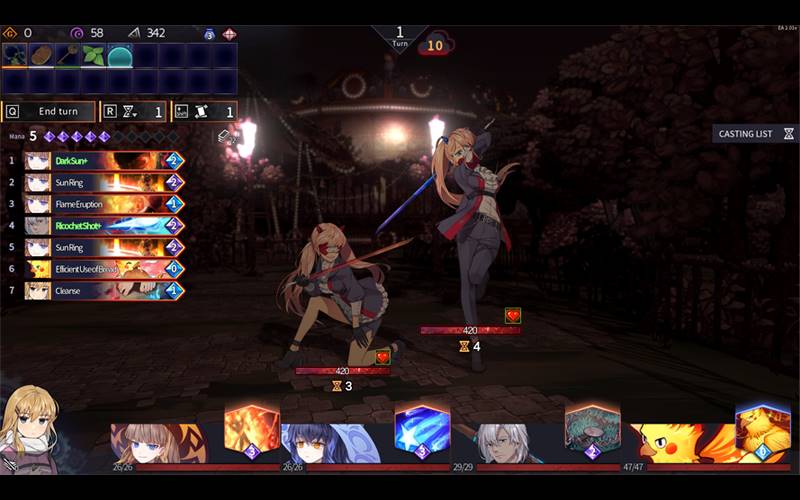
Task: Activate the phoenix fixed skill icon
Action: pyautogui.click(x=755, y=428)
